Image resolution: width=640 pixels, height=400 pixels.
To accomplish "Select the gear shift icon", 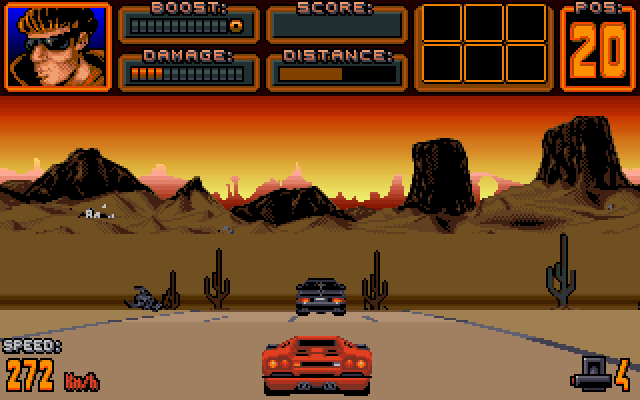I will click(590, 375).
